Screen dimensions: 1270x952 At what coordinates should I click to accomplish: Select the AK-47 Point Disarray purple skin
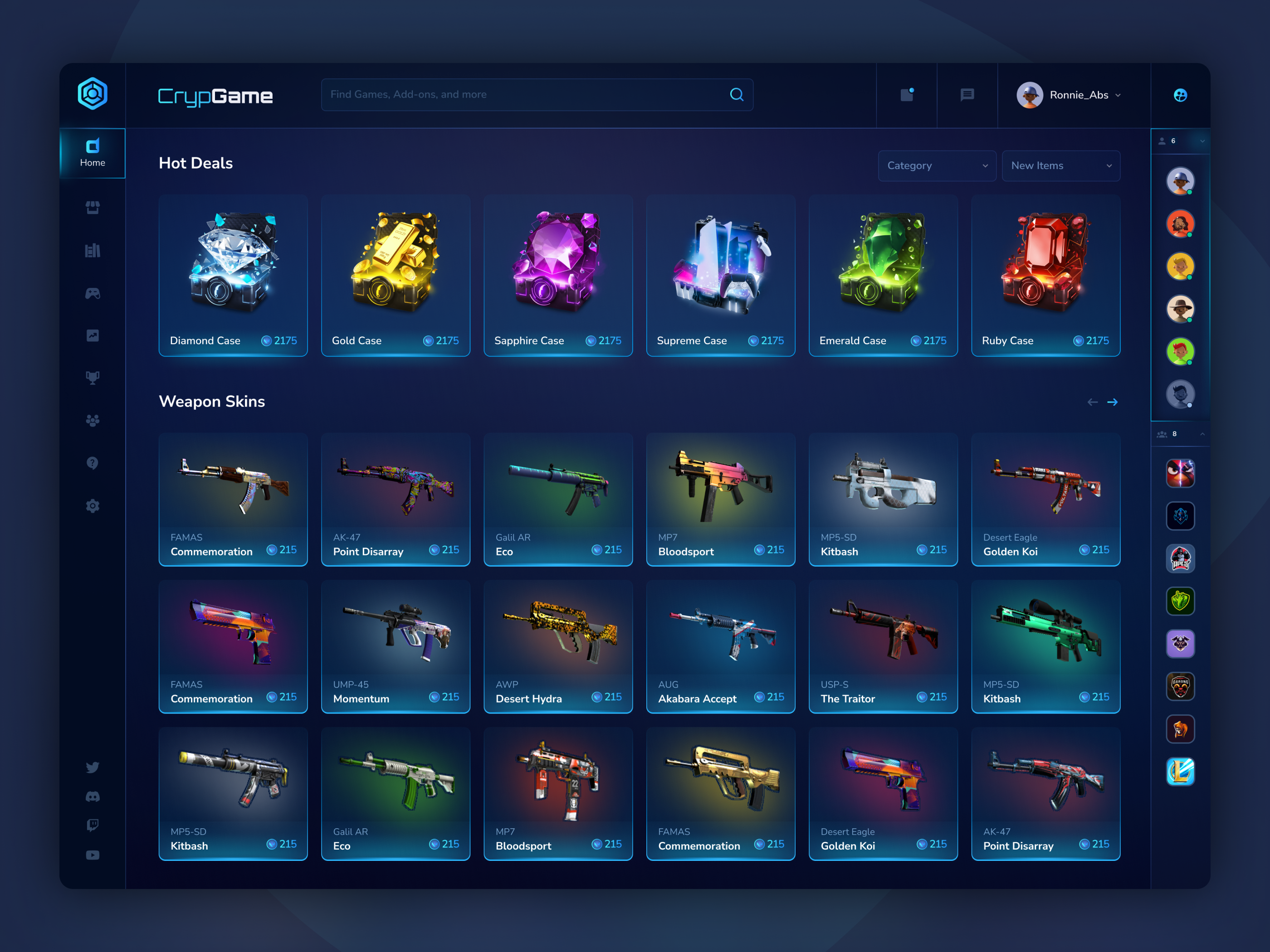point(396,499)
